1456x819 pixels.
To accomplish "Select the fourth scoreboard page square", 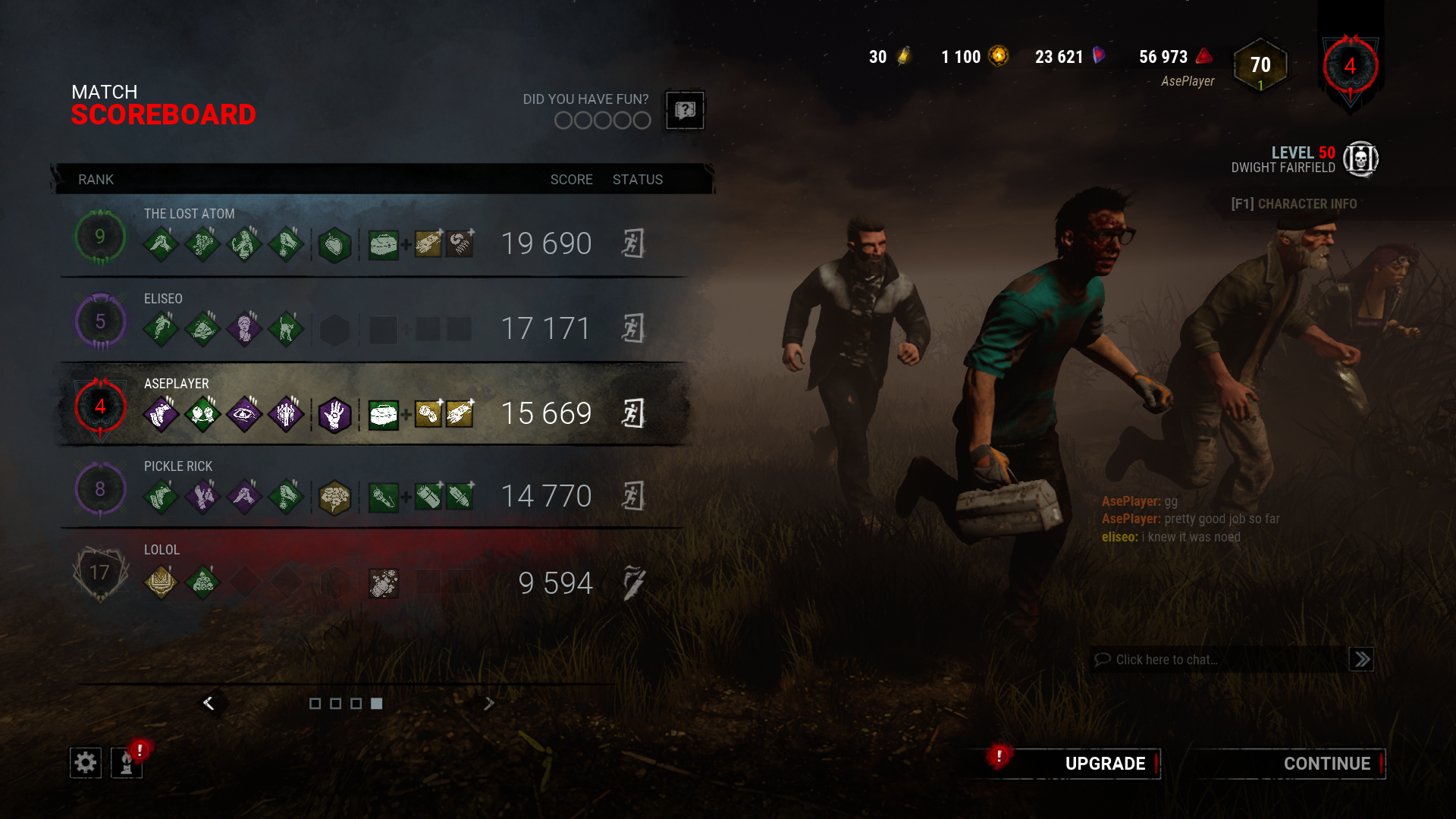I will coord(376,704).
